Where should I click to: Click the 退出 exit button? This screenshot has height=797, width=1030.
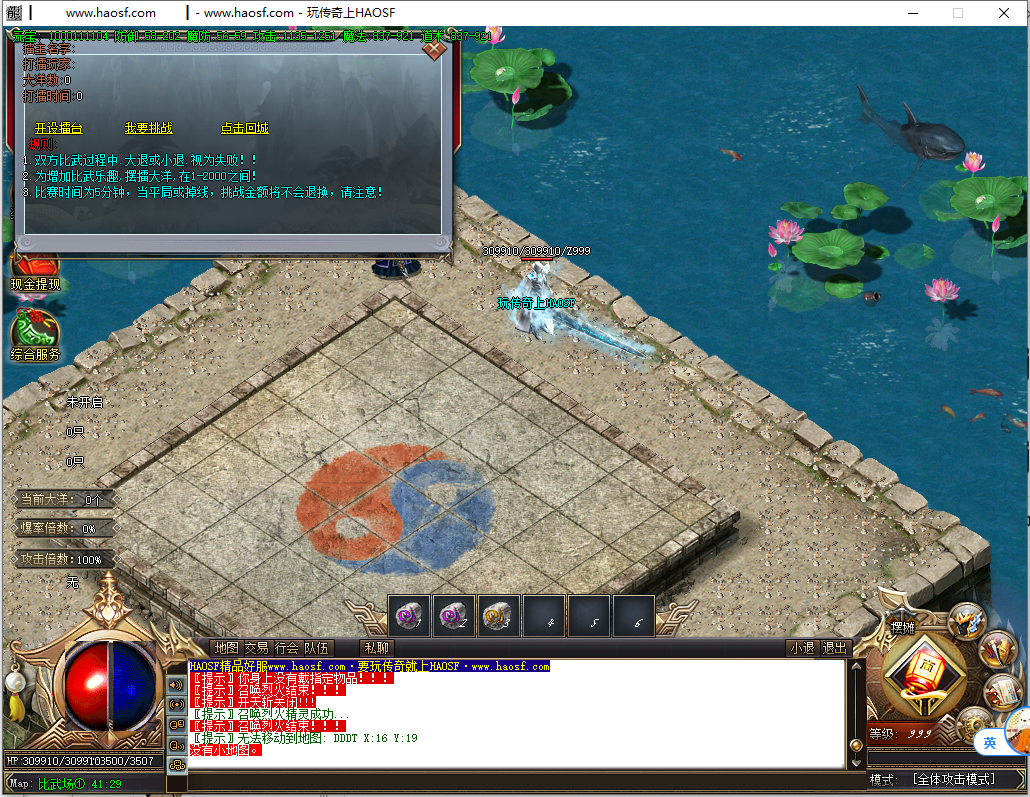[834, 648]
